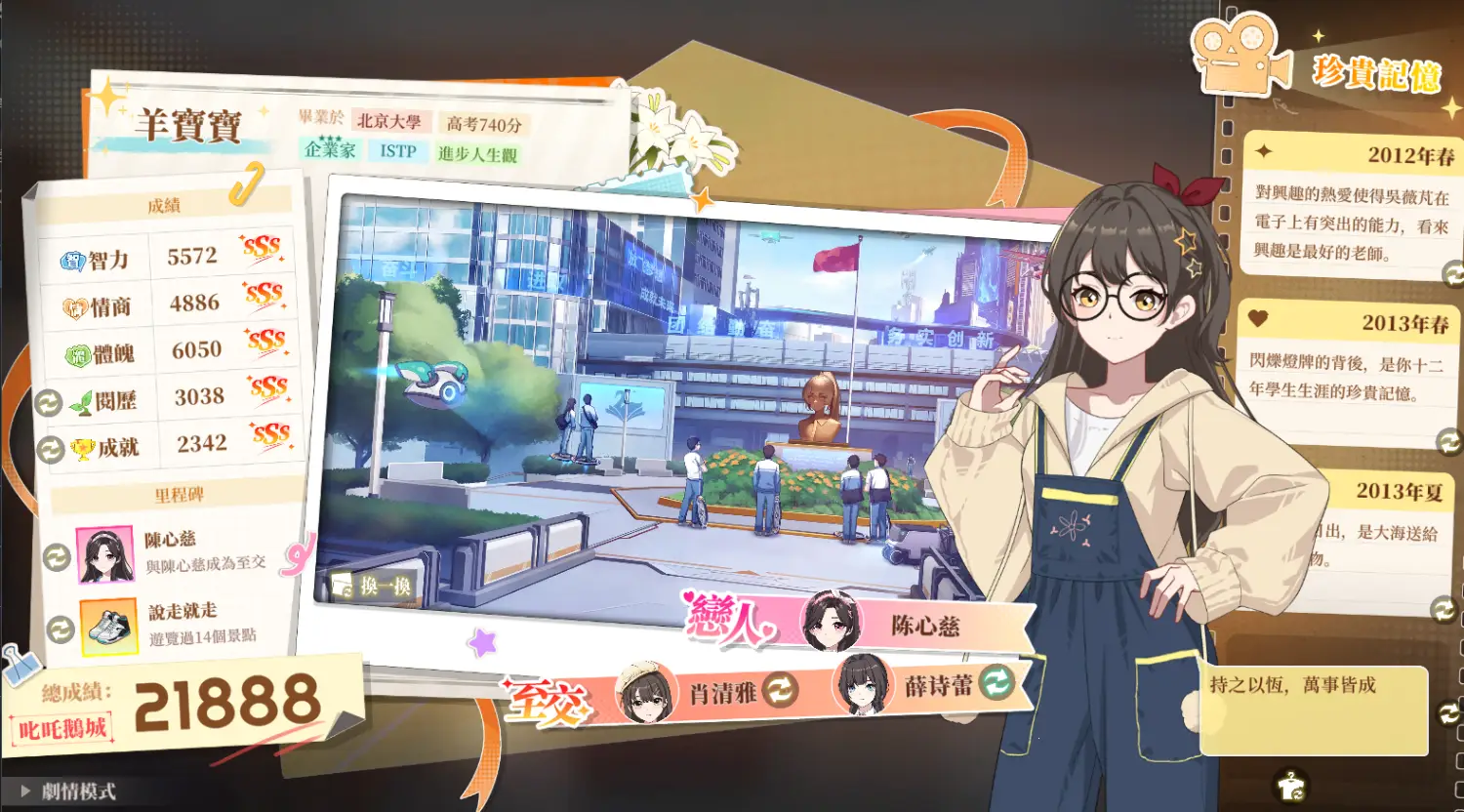Open 劇情模式 story mode
This screenshot has width=1464, height=812.
(x=68, y=792)
